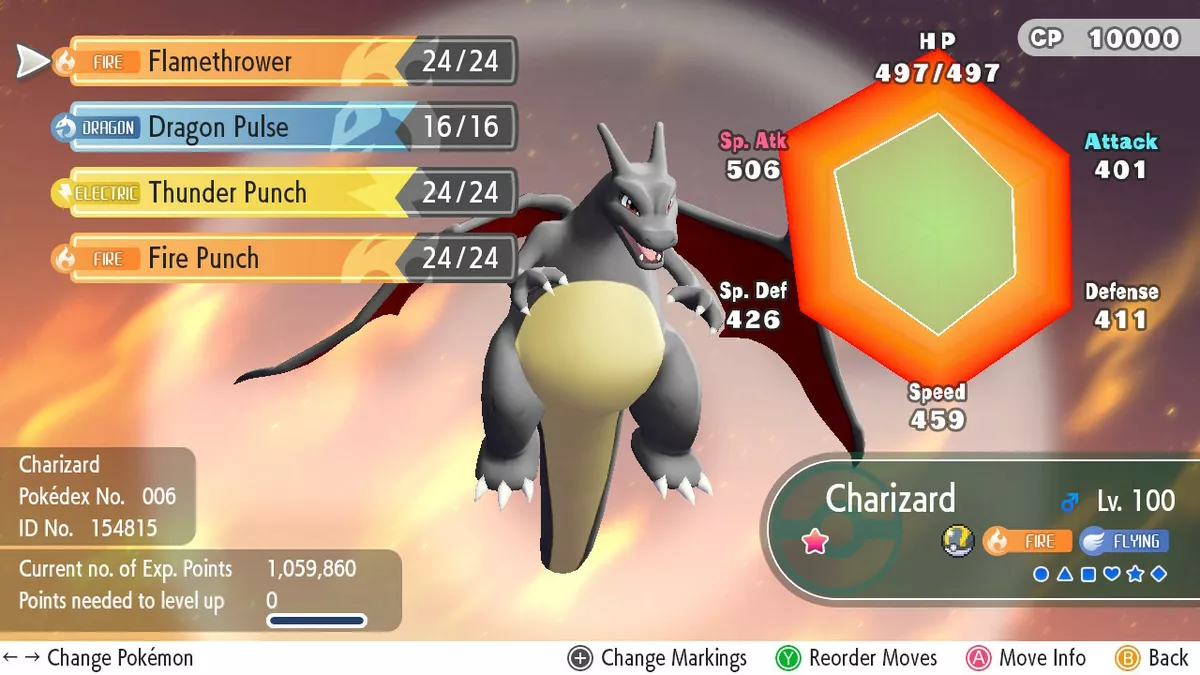
Task: Show Move Info
Action: point(1026,658)
